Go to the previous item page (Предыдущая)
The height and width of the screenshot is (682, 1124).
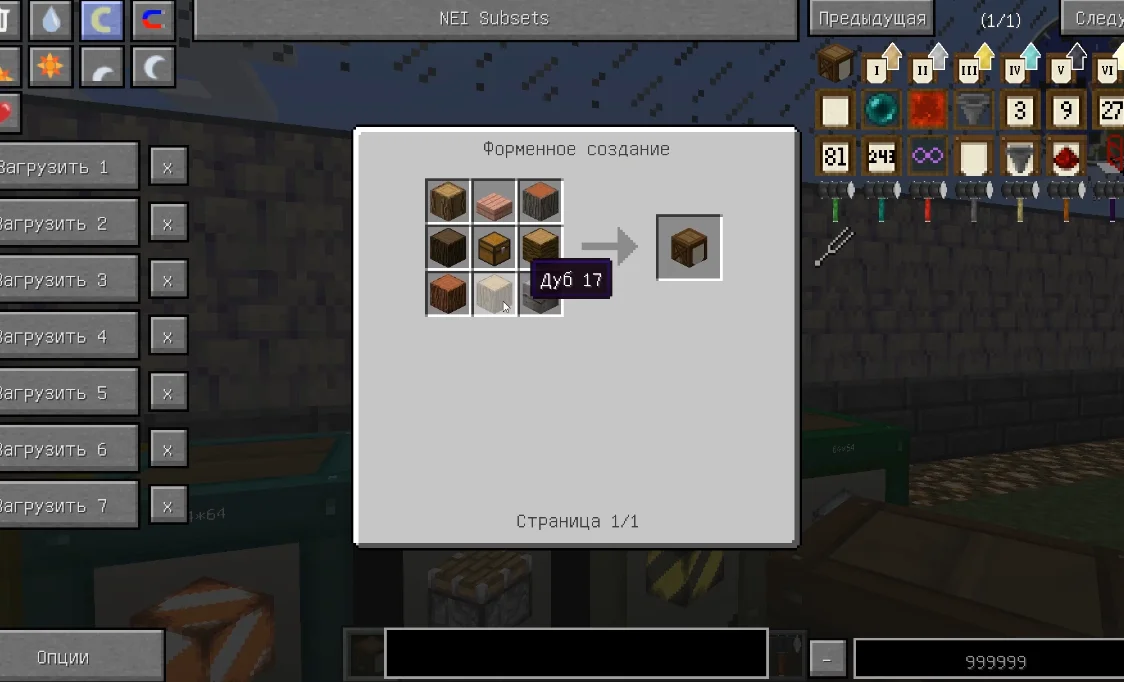[872, 19]
